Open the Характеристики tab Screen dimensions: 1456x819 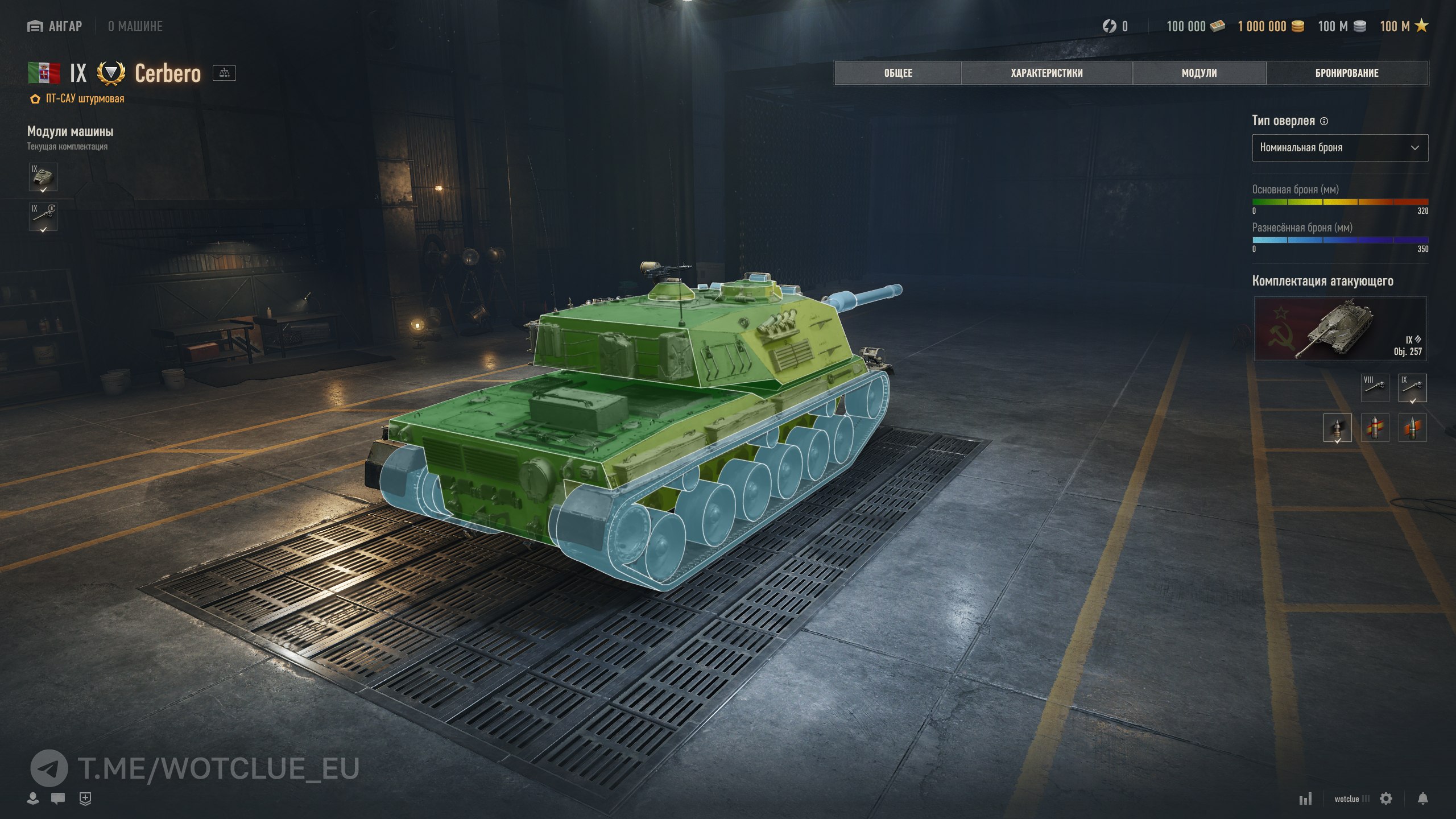1046,73
